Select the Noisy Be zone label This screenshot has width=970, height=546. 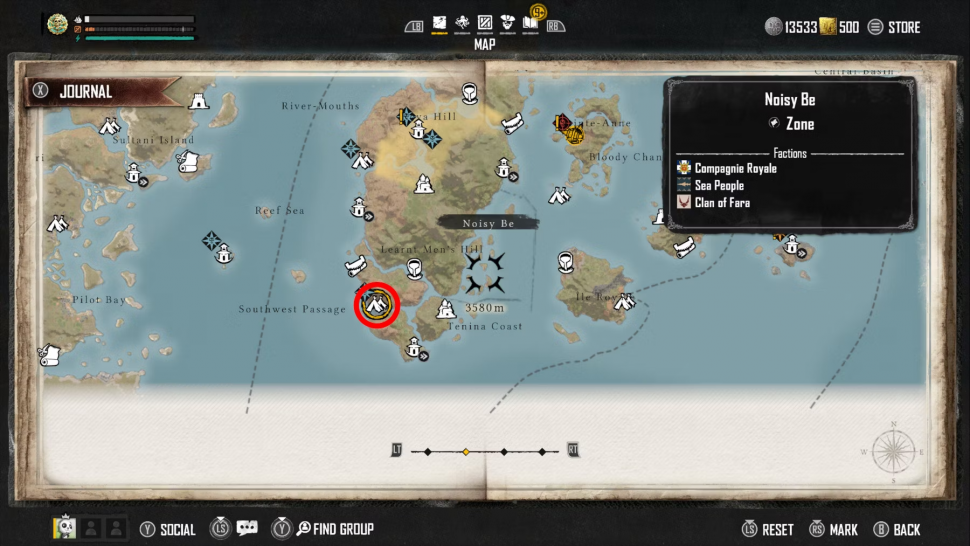pos(488,224)
